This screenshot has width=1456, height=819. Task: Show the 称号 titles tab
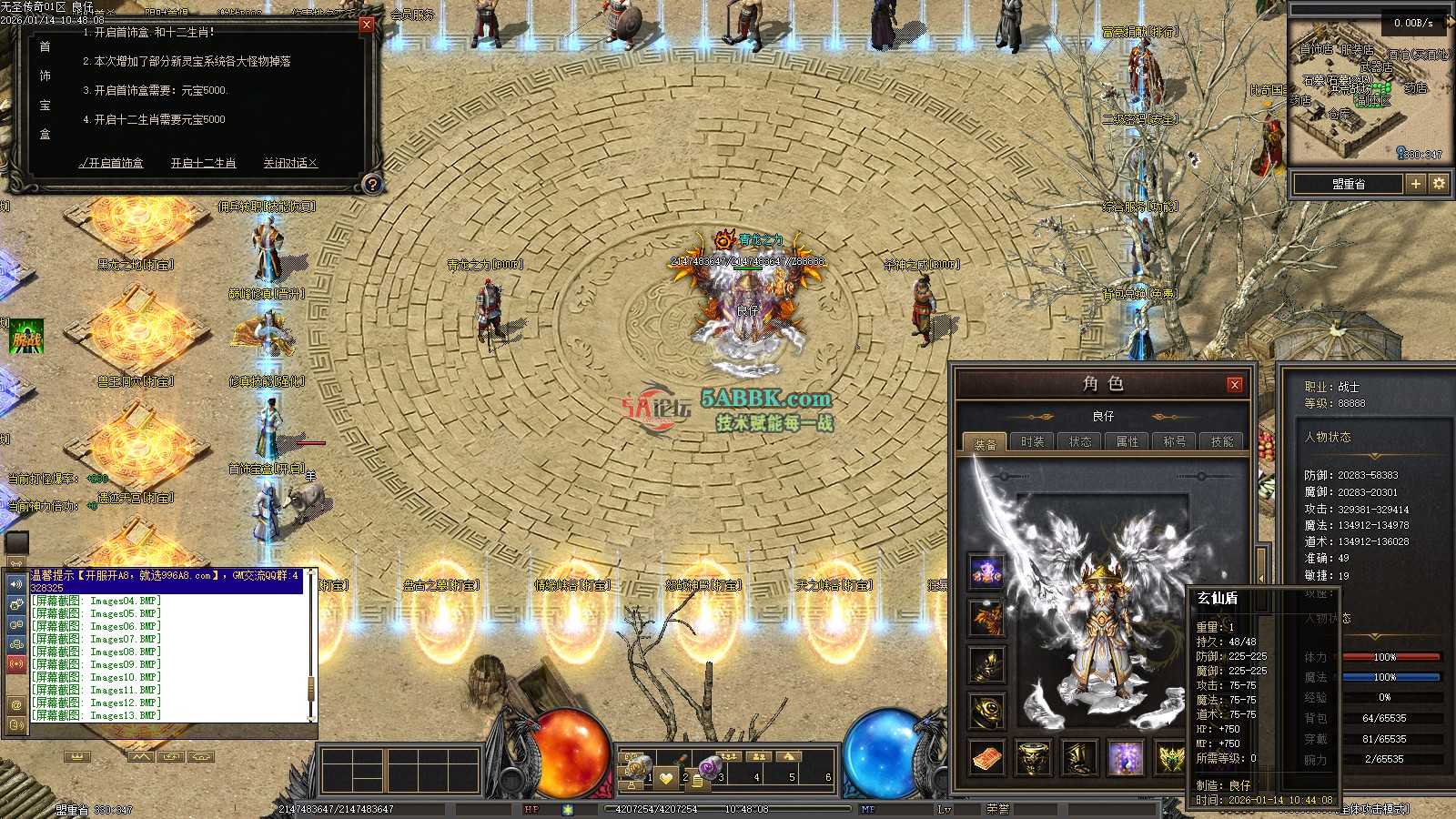(1174, 441)
